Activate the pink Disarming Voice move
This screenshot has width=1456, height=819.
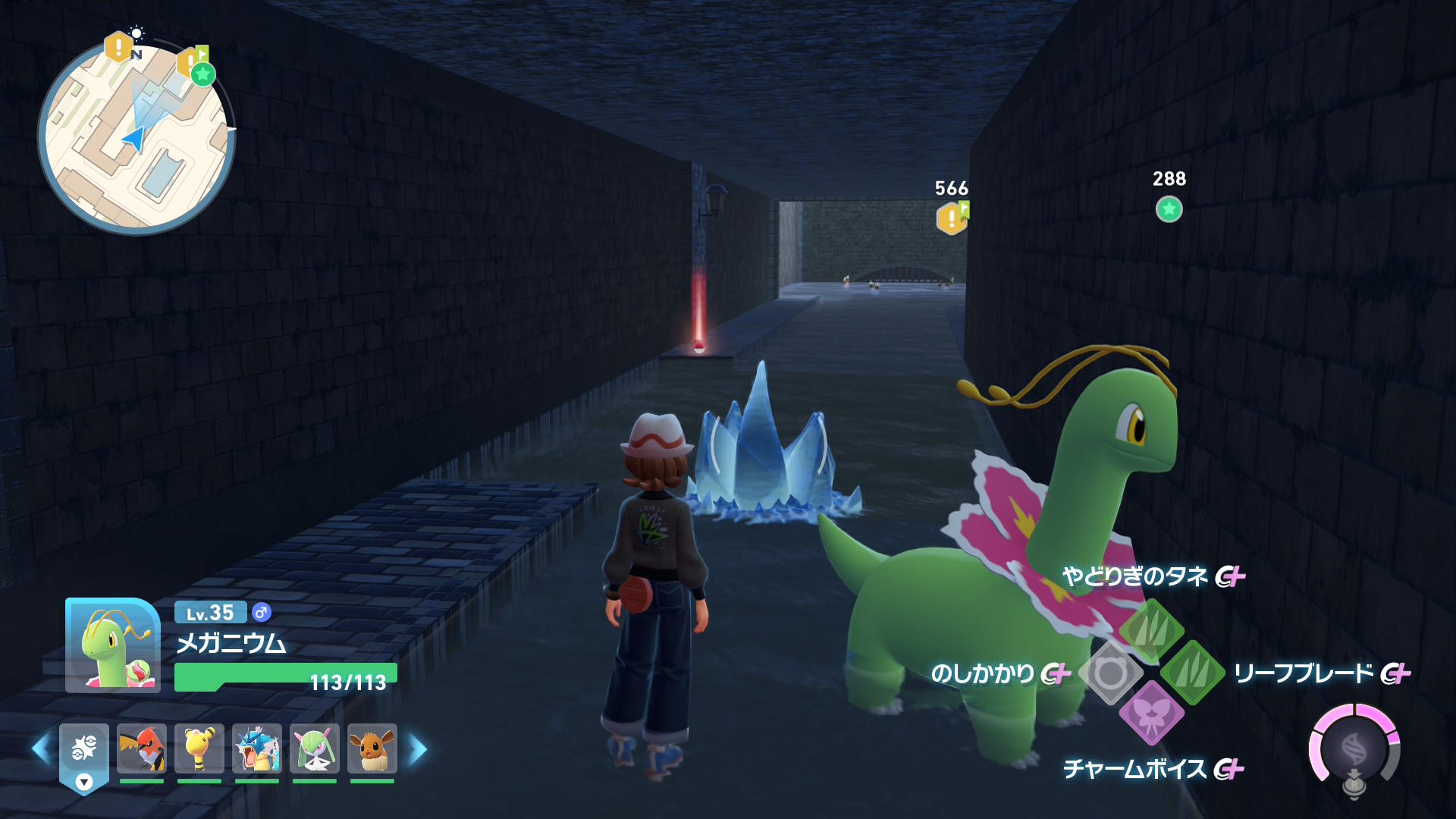tap(1151, 714)
